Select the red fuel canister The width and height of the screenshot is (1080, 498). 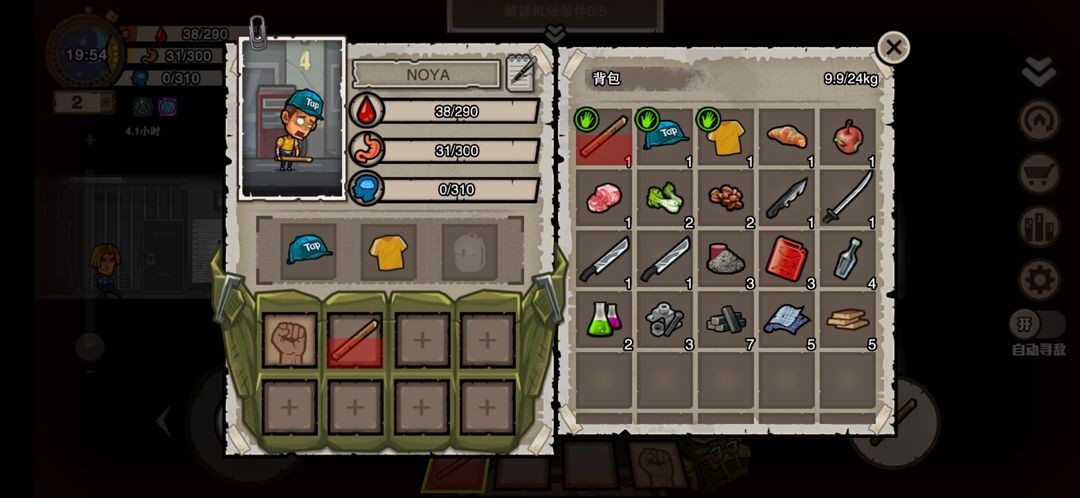pyautogui.click(x=786, y=259)
